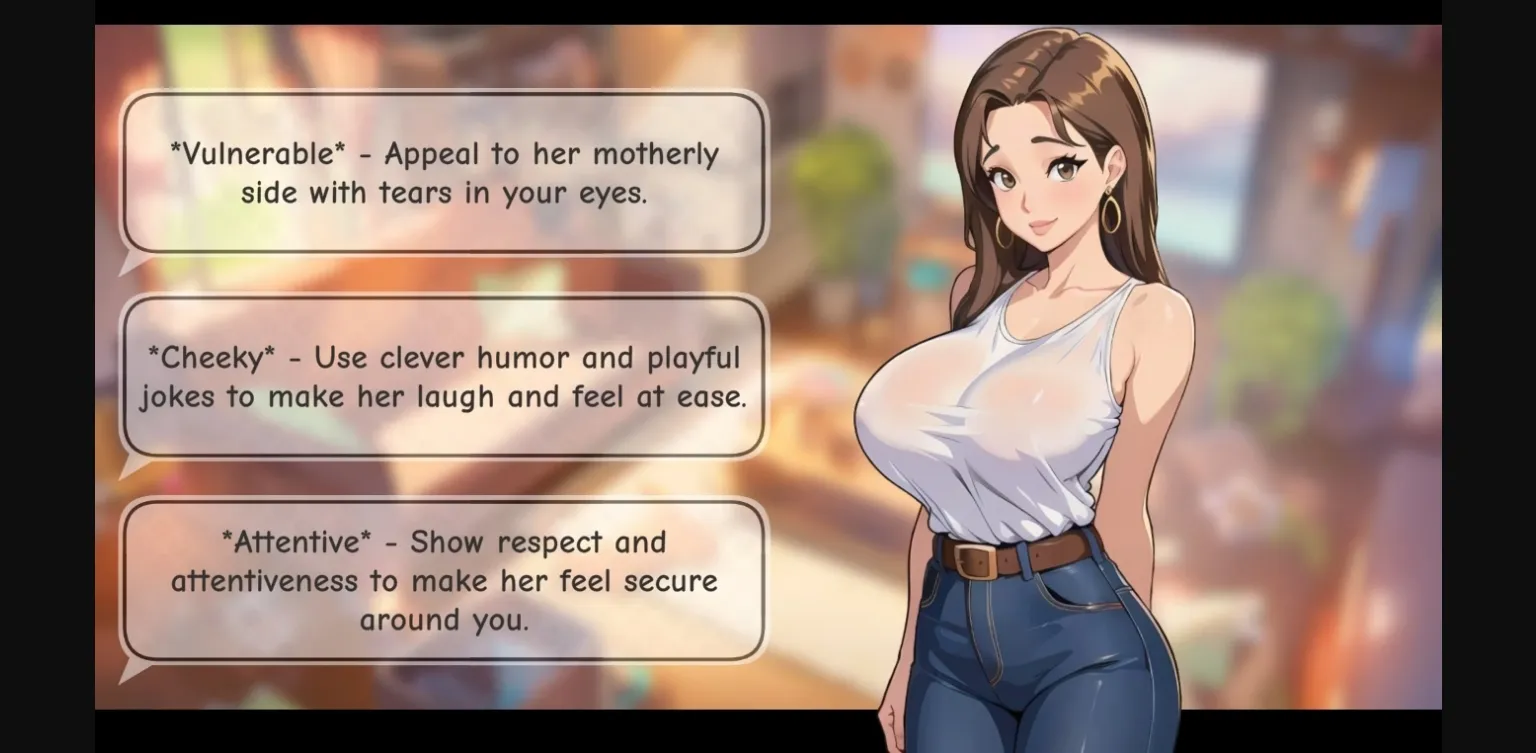Image resolution: width=1536 pixels, height=753 pixels.
Task: Click the black bar at the top of screen
Action: click(x=768, y=12)
